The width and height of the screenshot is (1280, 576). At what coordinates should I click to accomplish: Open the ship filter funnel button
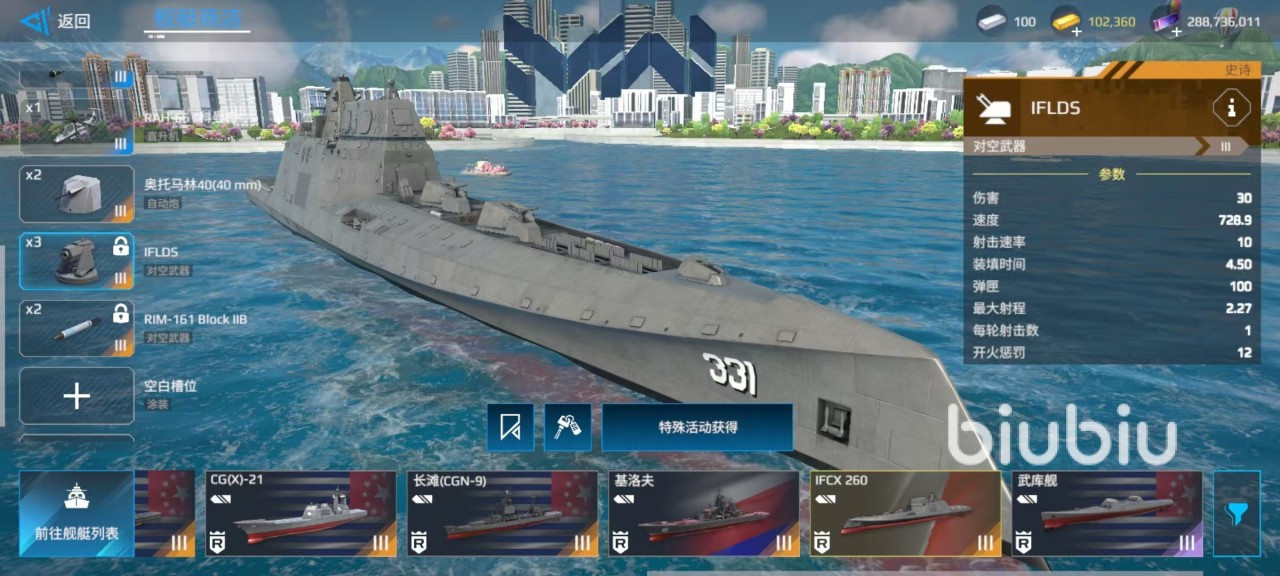pyautogui.click(x=1237, y=514)
